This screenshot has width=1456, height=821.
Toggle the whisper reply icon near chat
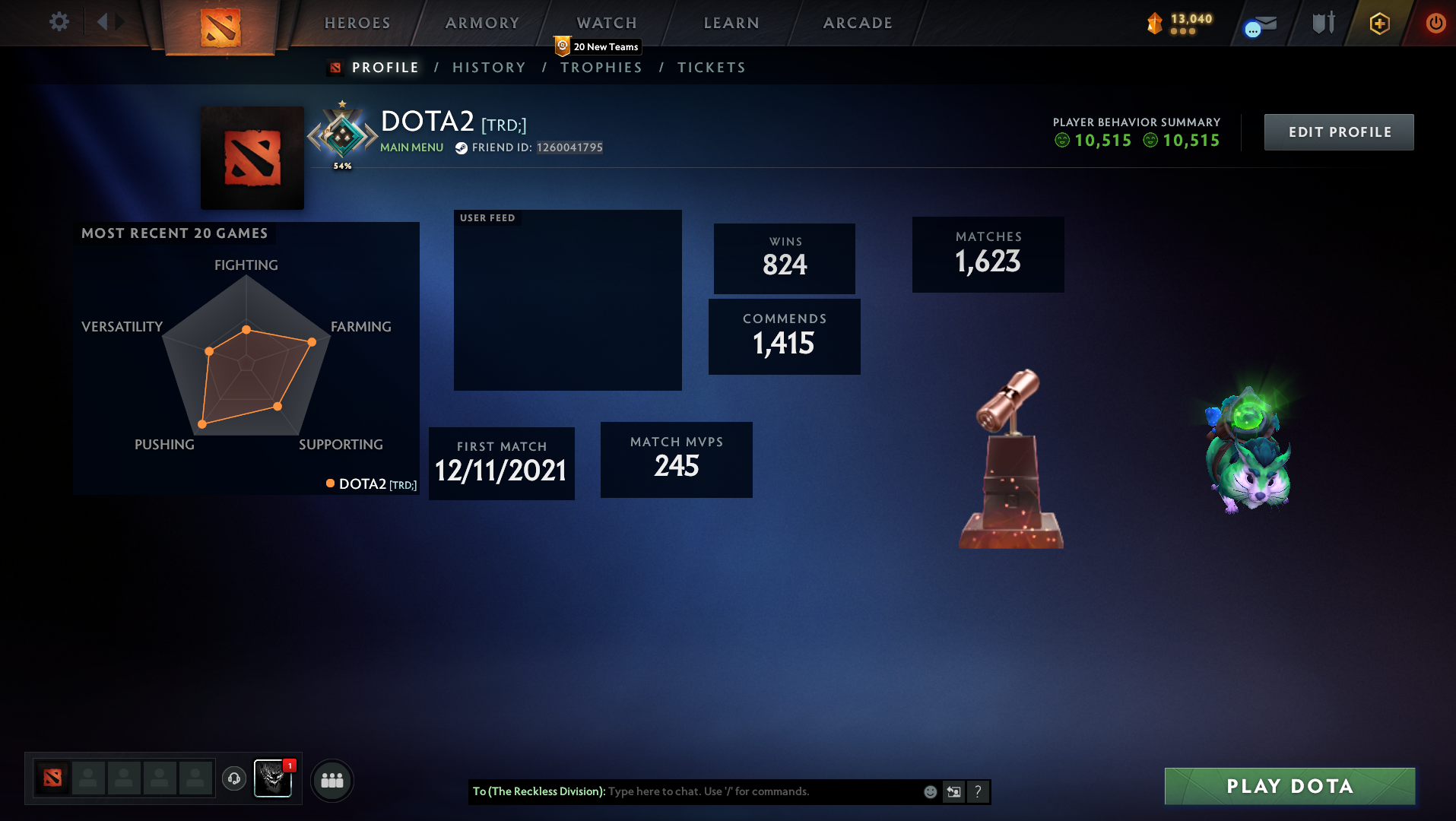click(953, 791)
